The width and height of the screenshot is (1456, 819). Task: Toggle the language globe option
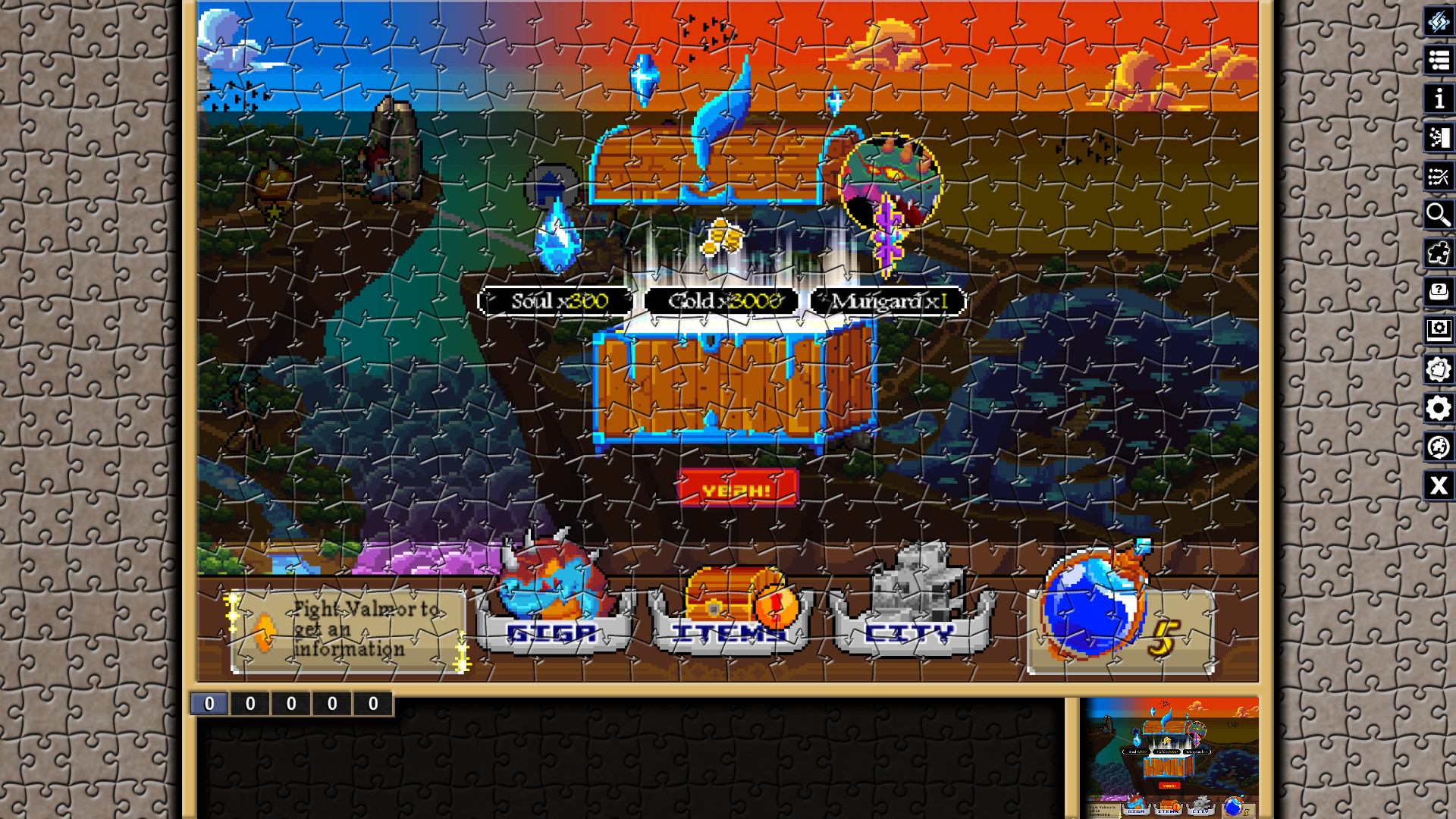coord(1439,447)
